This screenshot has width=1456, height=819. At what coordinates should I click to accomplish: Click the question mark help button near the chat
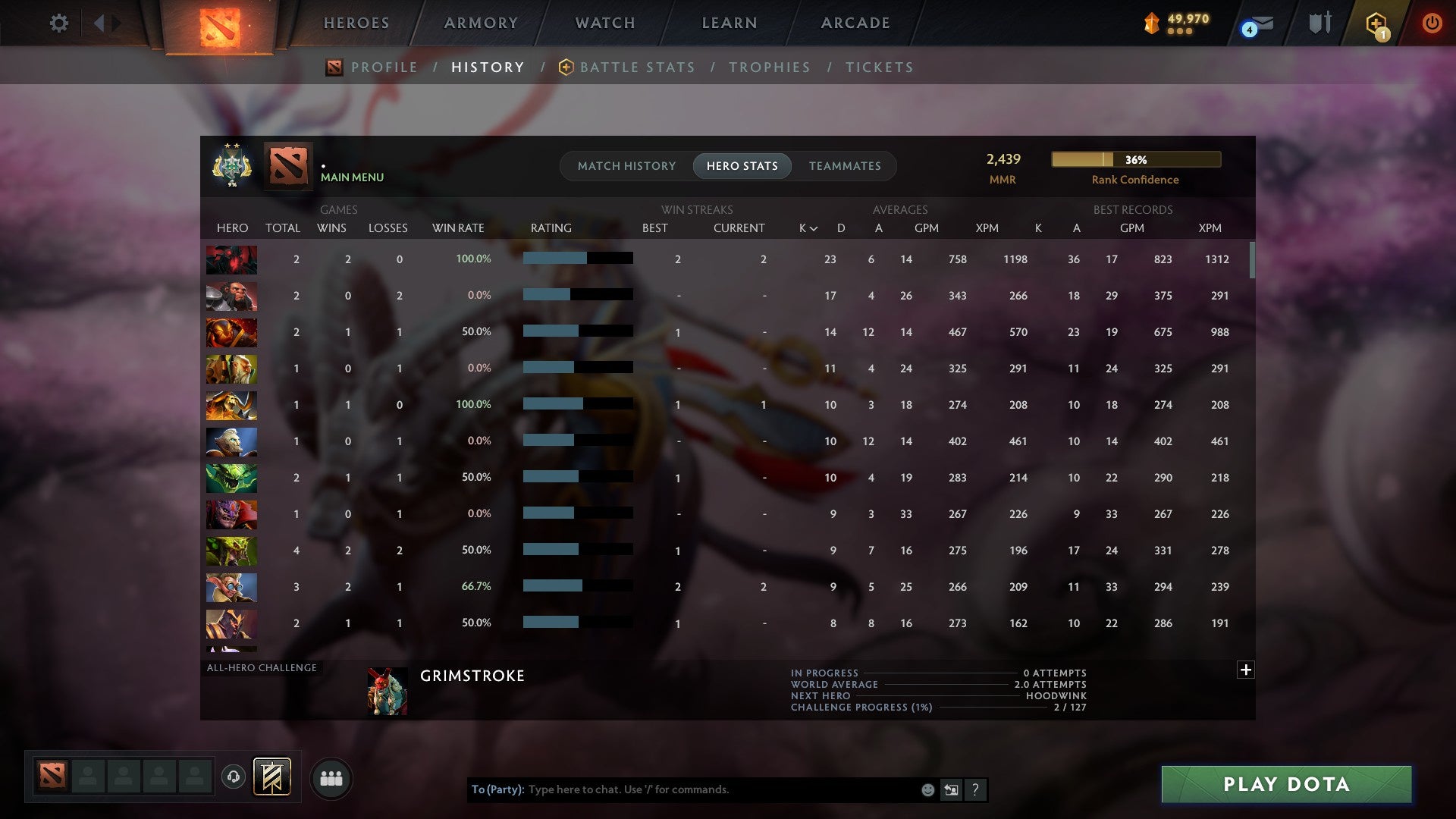[976, 789]
